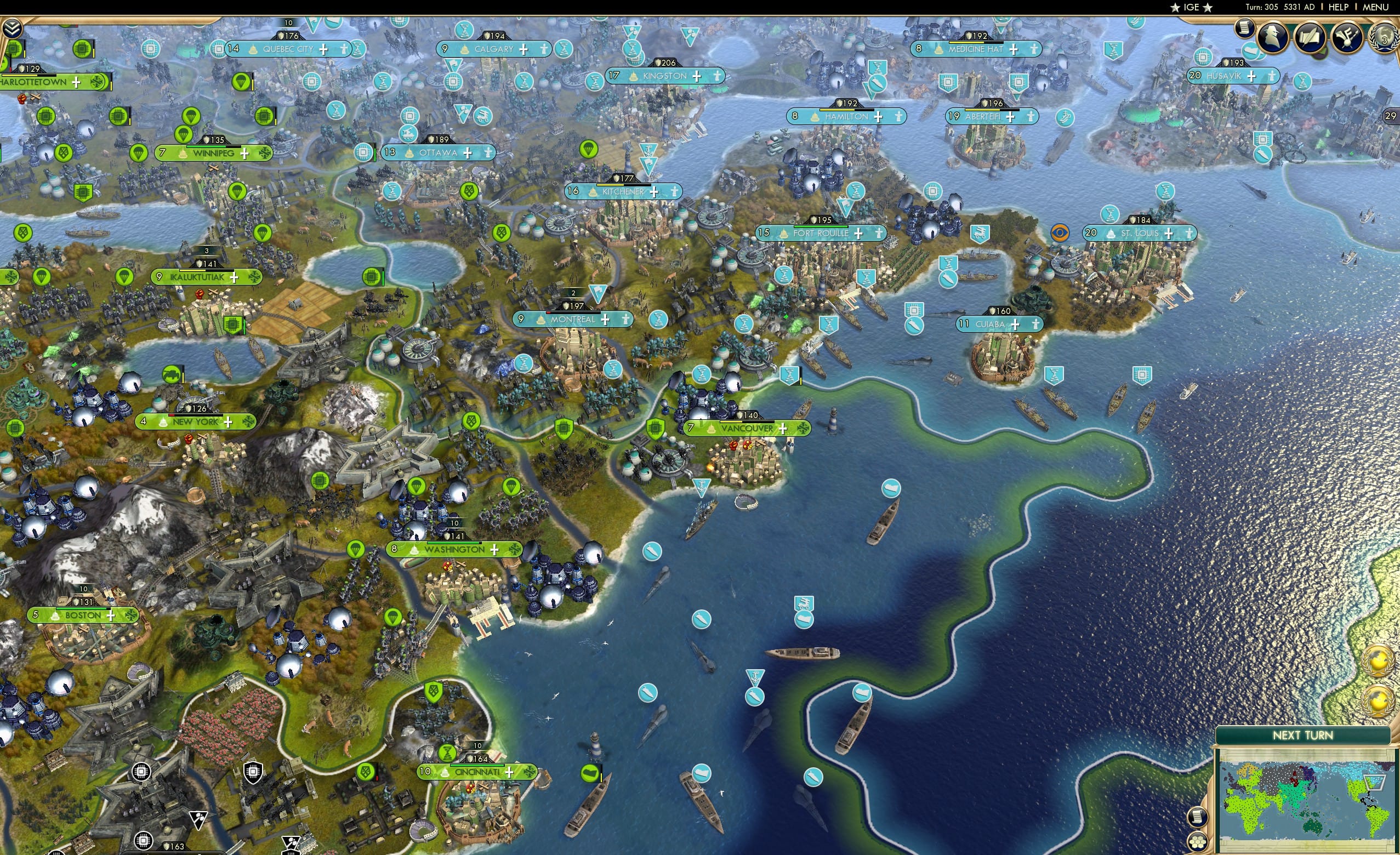Toggle the hex overlay icon at bottom-right corner
Viewport: 1400px width, 855px height.
point(1198,843)
